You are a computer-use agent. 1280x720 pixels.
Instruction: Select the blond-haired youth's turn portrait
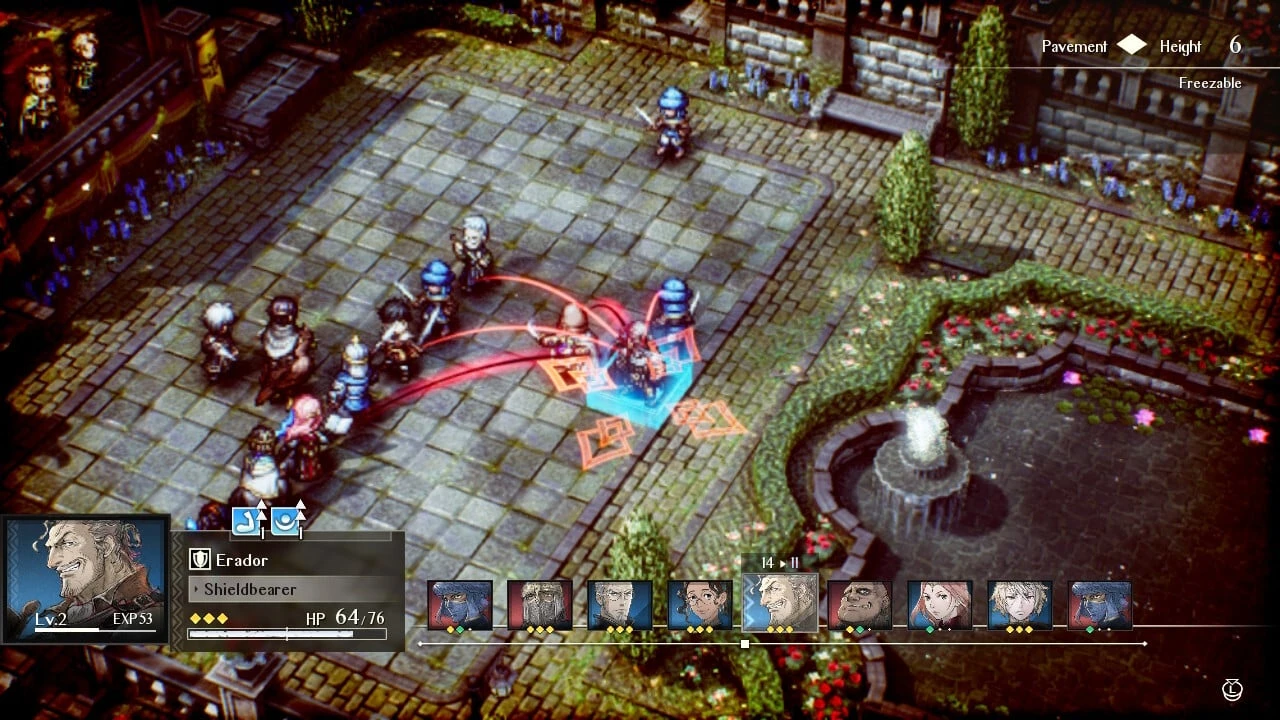(x=1020, y=605)
